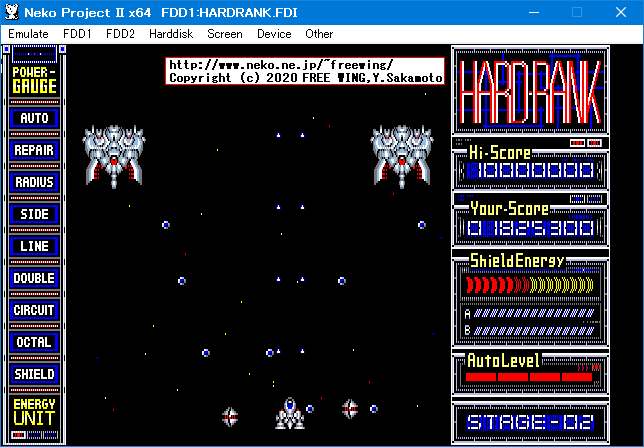Pick the OCTAL power-up slot
The image size is (644, 447).
(x=34, y=343)
